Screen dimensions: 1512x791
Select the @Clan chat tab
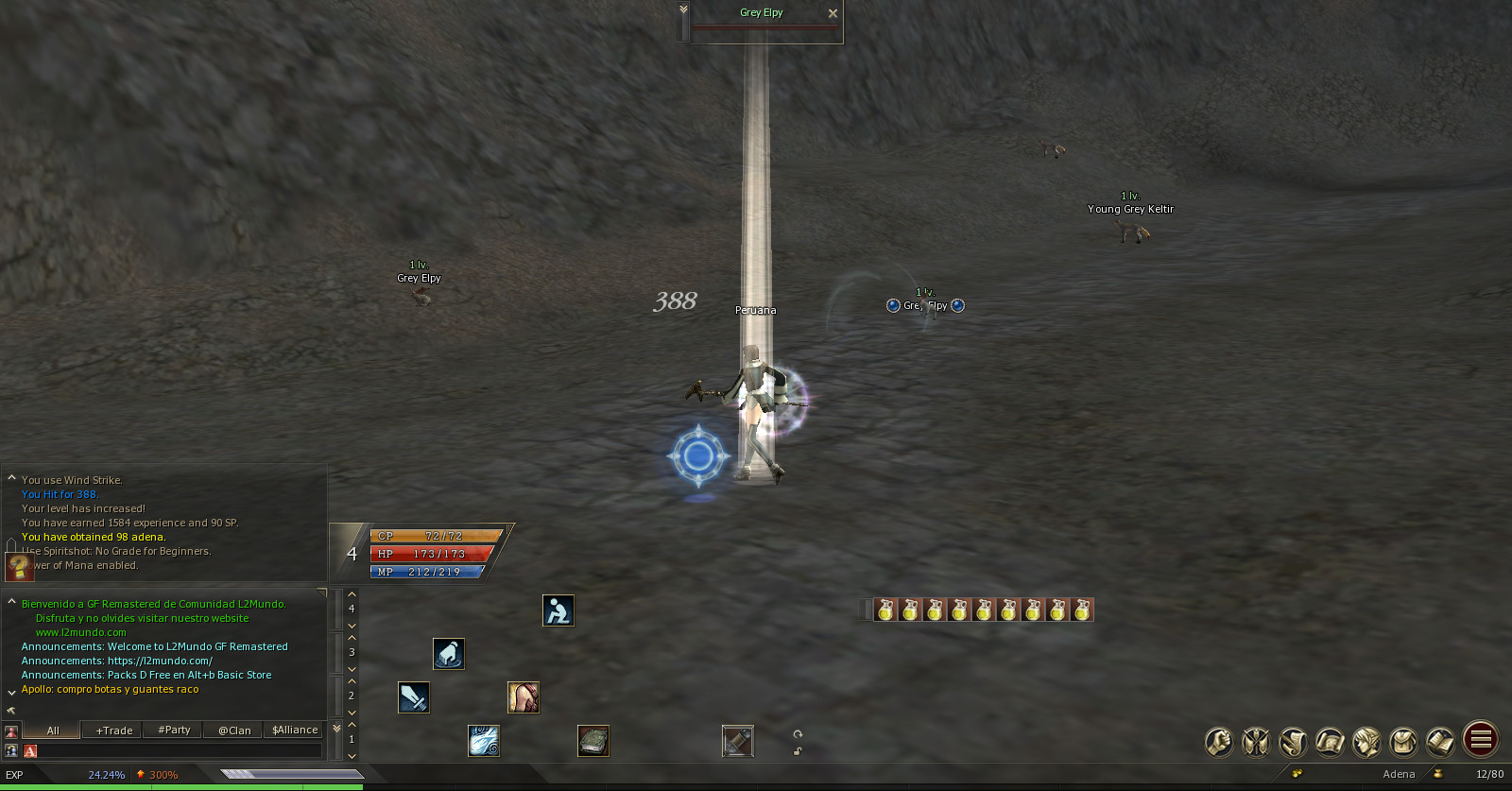[x=232, y=730]
